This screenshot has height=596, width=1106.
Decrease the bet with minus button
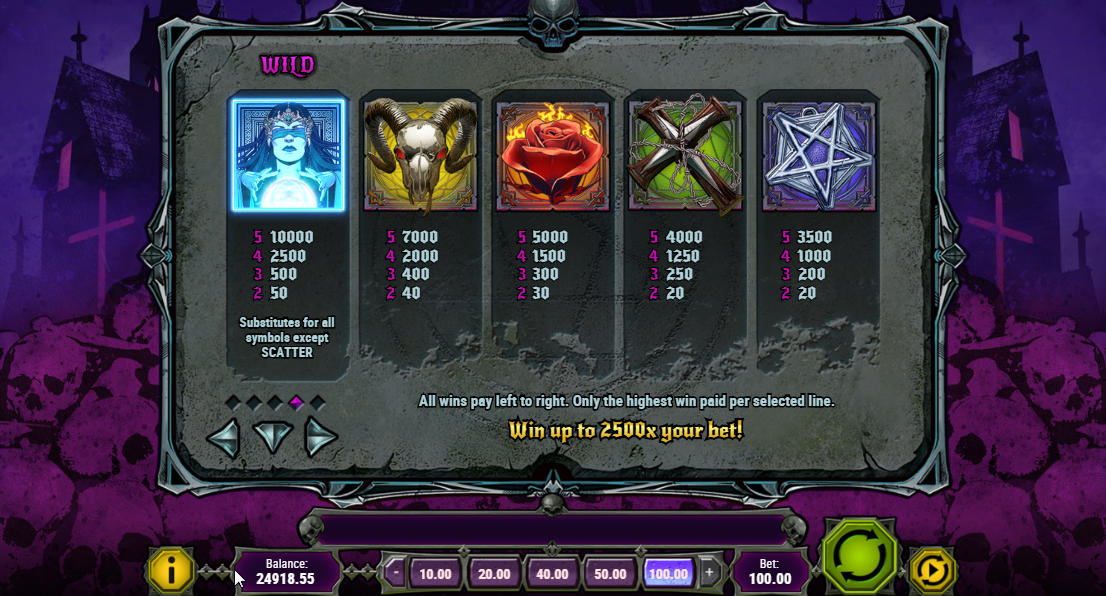(397, 573)
